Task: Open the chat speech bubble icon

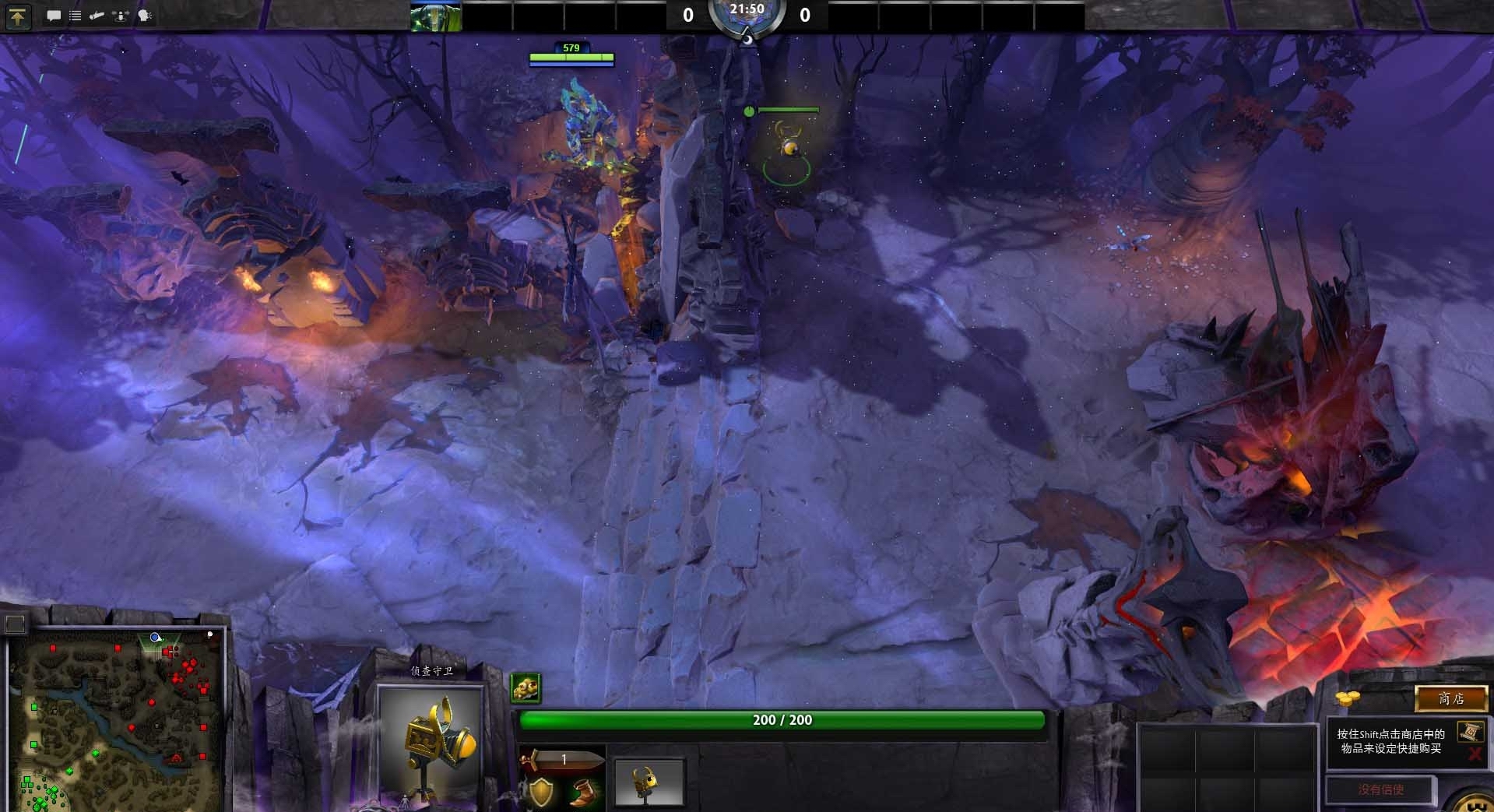Action: 54,16
